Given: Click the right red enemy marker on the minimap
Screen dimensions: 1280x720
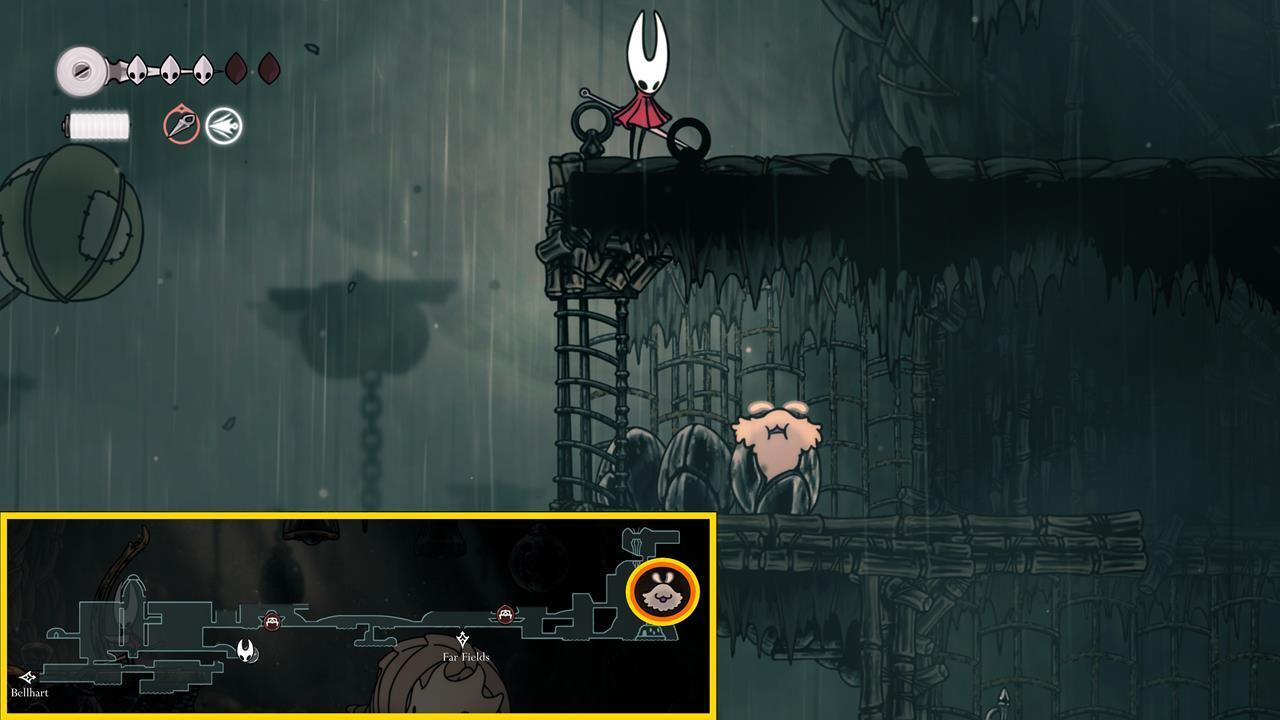Looking at the screenshot, I should 504,615.
